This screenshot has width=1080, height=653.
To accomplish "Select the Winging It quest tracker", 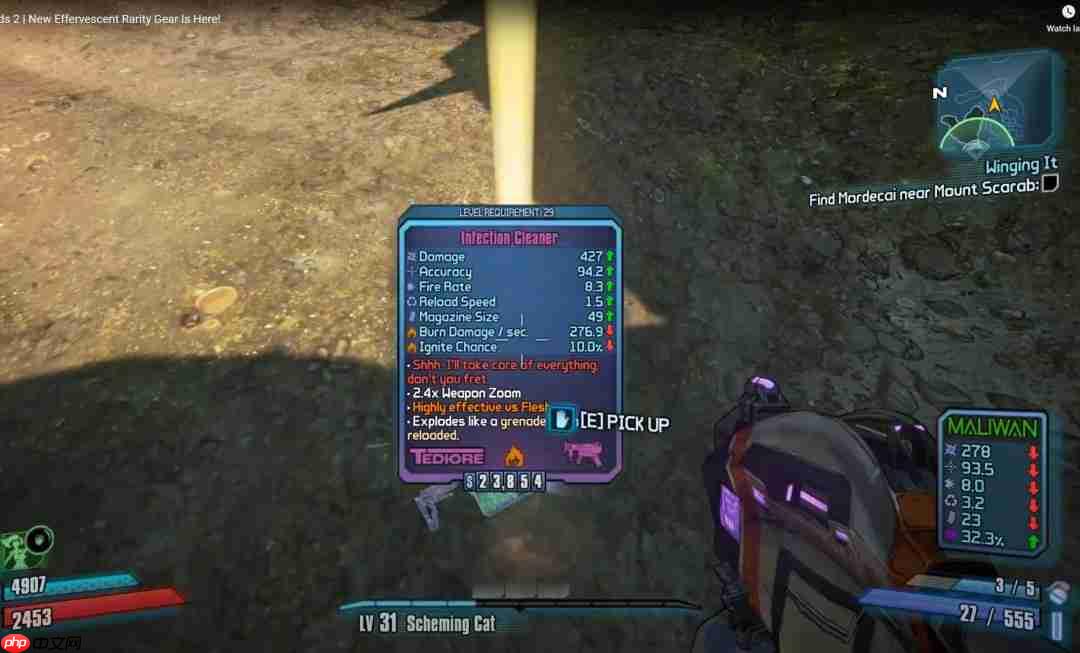I will (1020, 165).
